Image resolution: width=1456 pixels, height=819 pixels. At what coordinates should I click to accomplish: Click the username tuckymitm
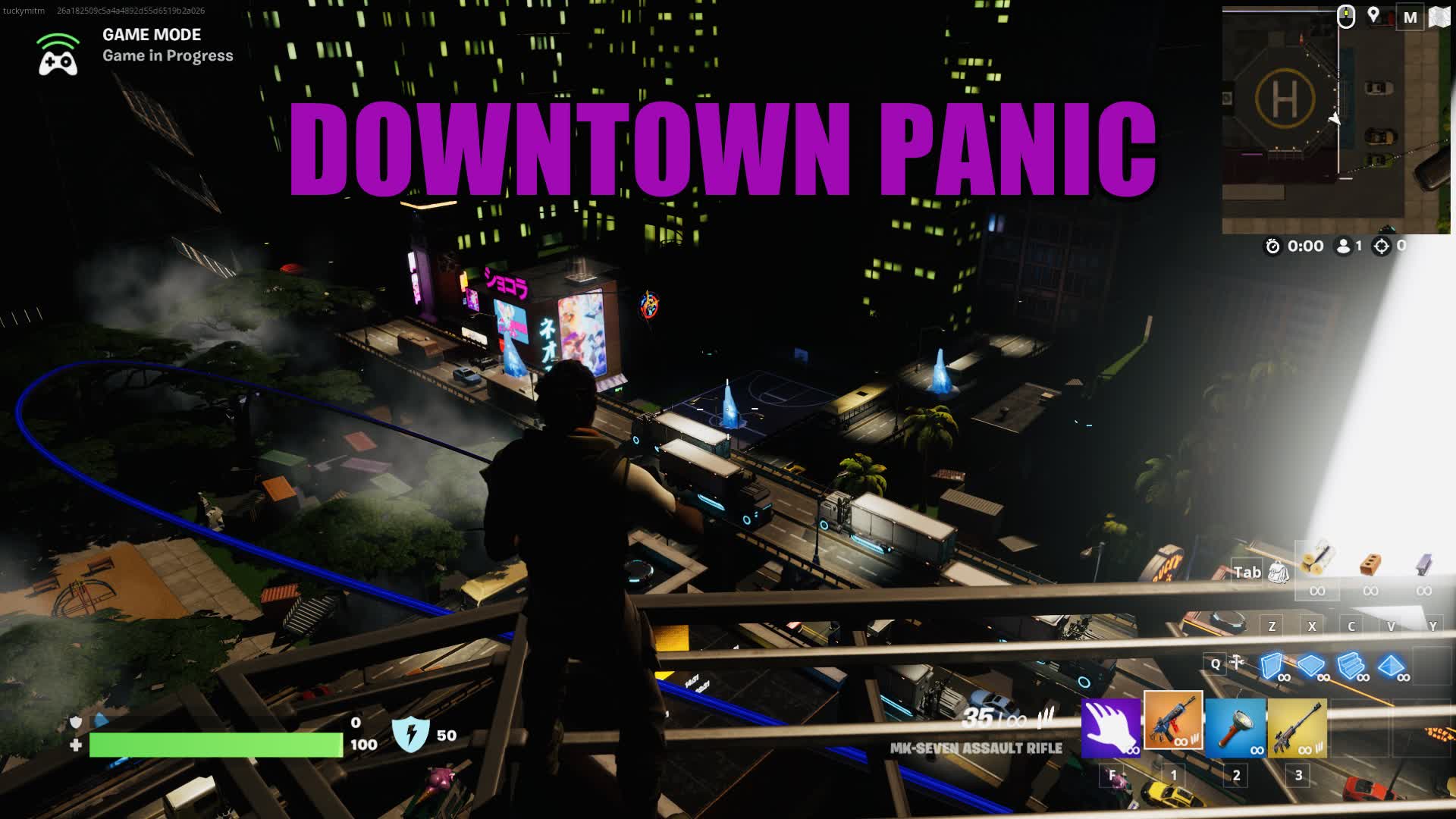click(23, 11)
